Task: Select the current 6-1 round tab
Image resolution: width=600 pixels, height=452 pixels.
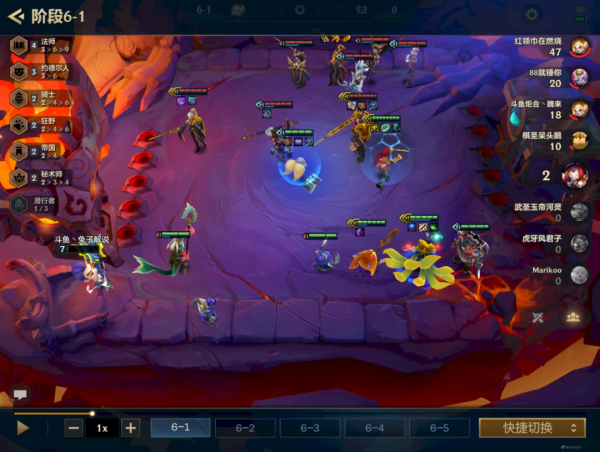Action: point(181,427)
